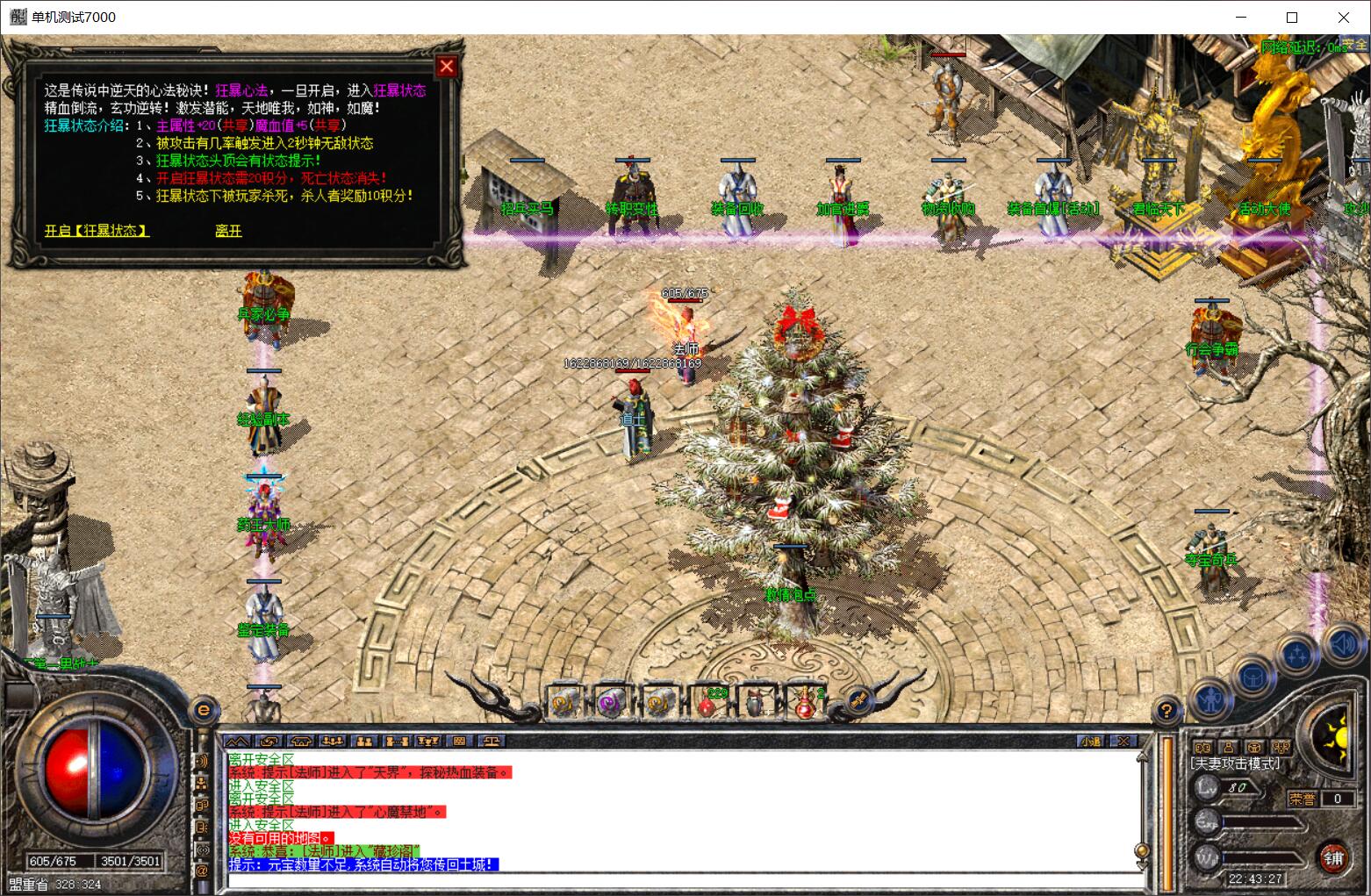
Task: Open the skills button with four stars
Action: 1297,655
